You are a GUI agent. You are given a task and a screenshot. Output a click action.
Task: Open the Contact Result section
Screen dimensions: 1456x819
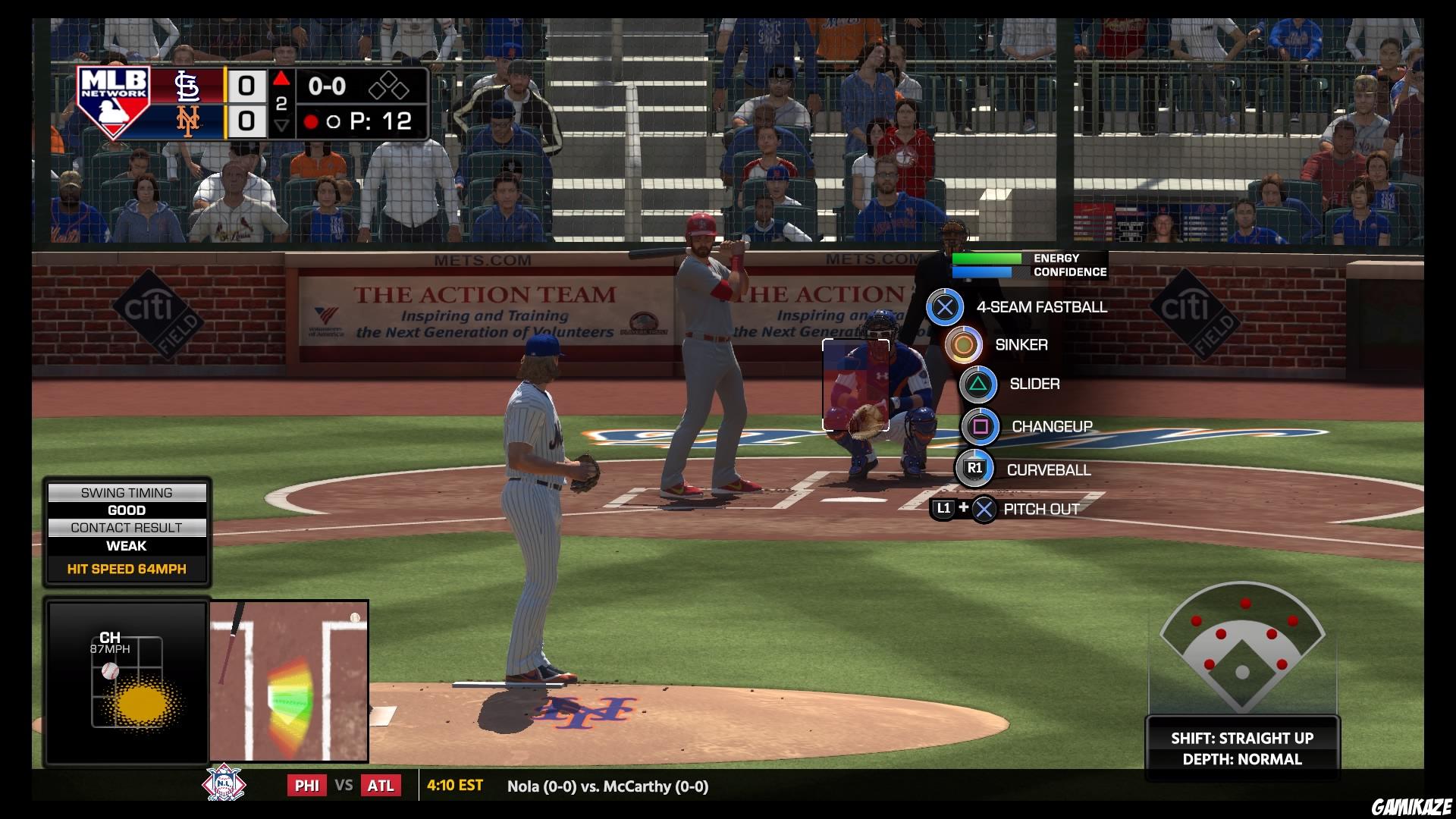click(x=127, y=528)
